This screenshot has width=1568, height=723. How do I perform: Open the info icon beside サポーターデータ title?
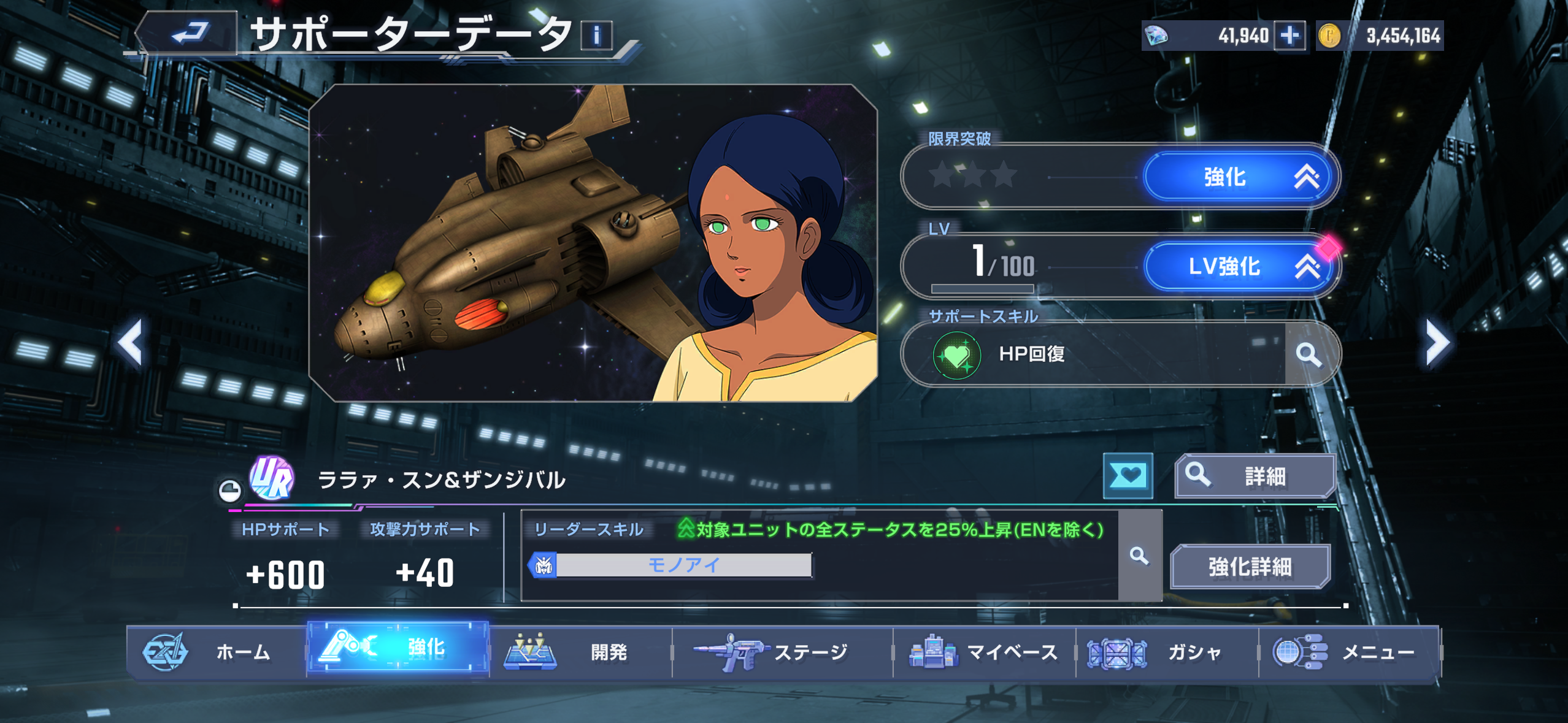596,35
